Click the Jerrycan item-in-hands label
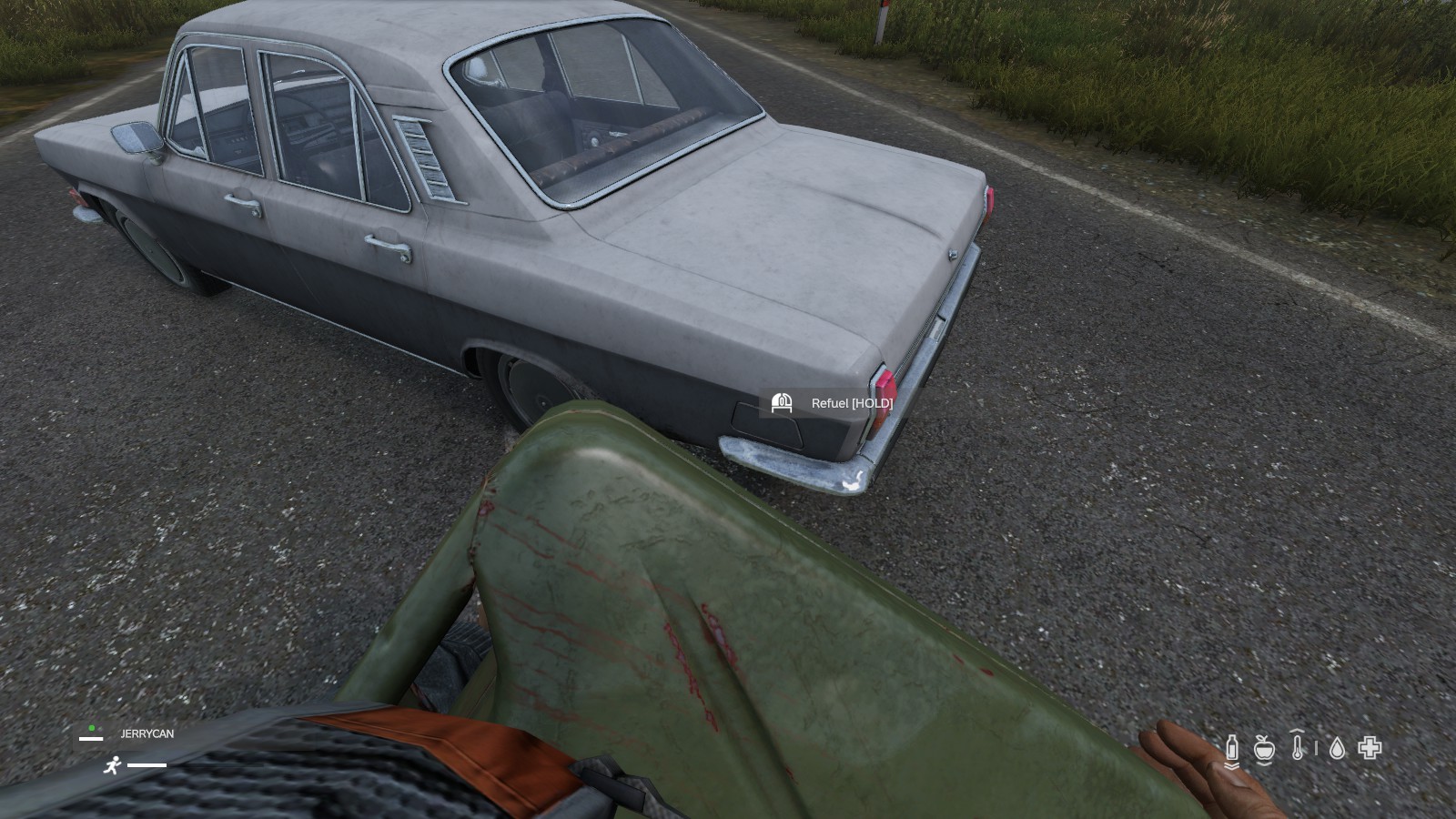The width and height of the screenshot is (1456, 819). pyautogui.click(x=147, y=733)
